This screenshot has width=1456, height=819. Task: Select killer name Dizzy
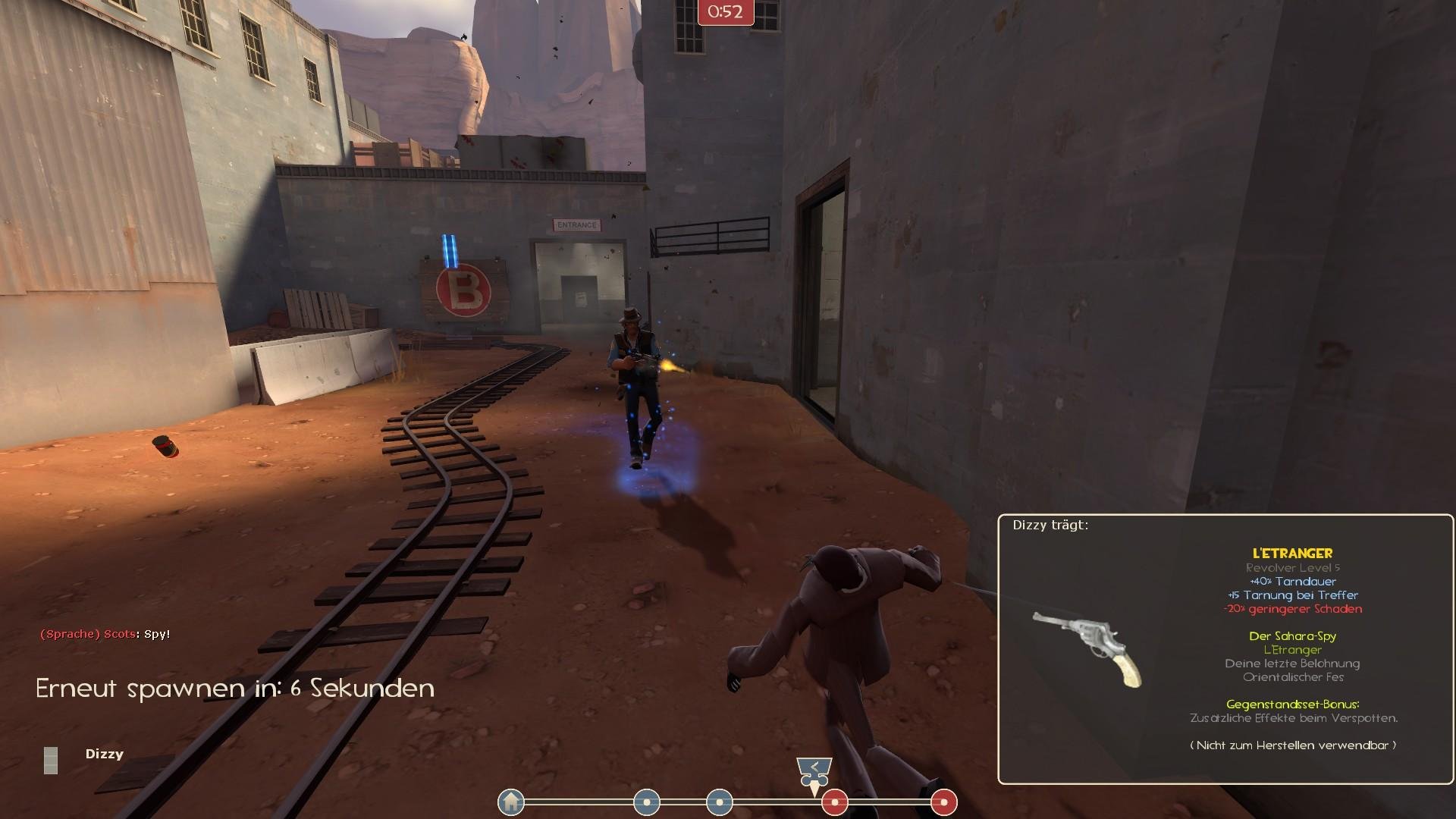[x=104, y=754]
